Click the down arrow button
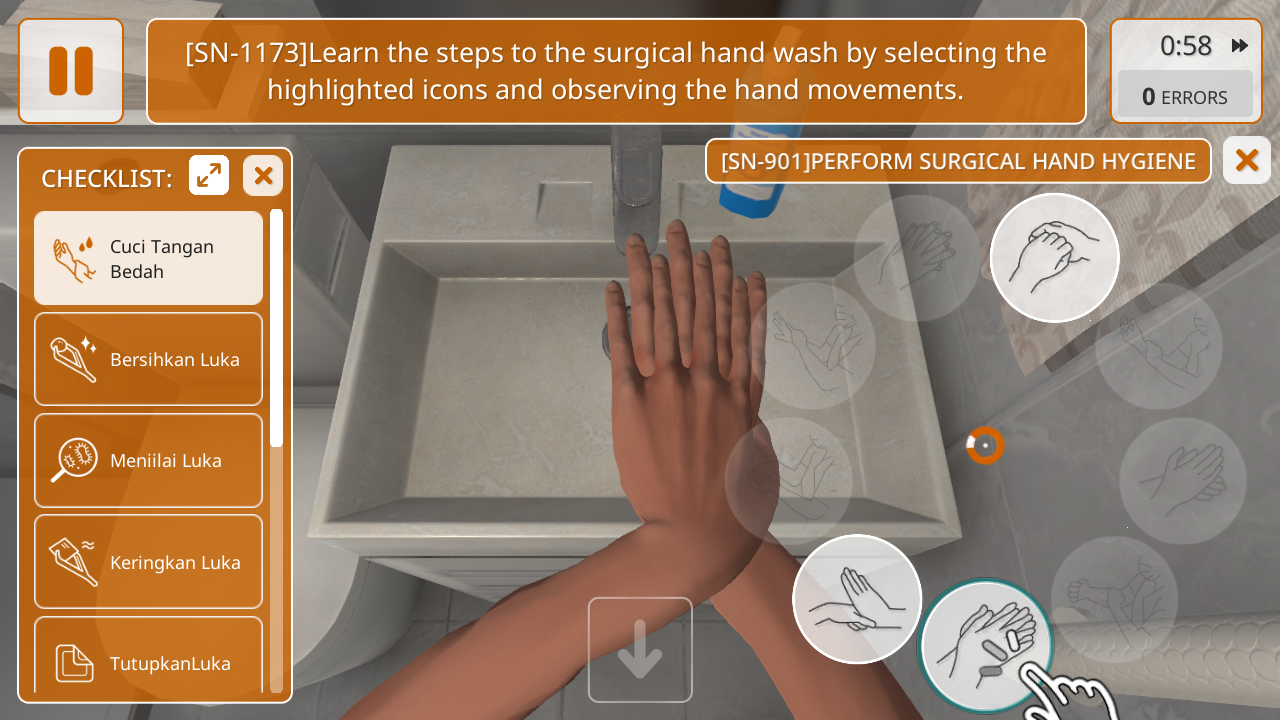The height and width of the screenshot is (720, 1280). [x=640, y=650]
